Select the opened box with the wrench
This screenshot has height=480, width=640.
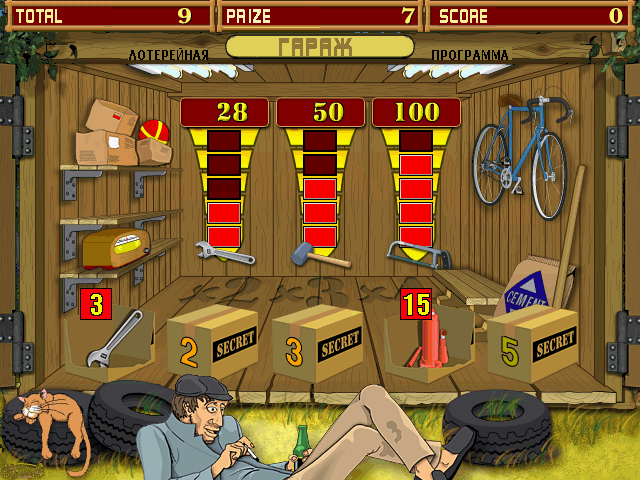click(x=110, y=342)
